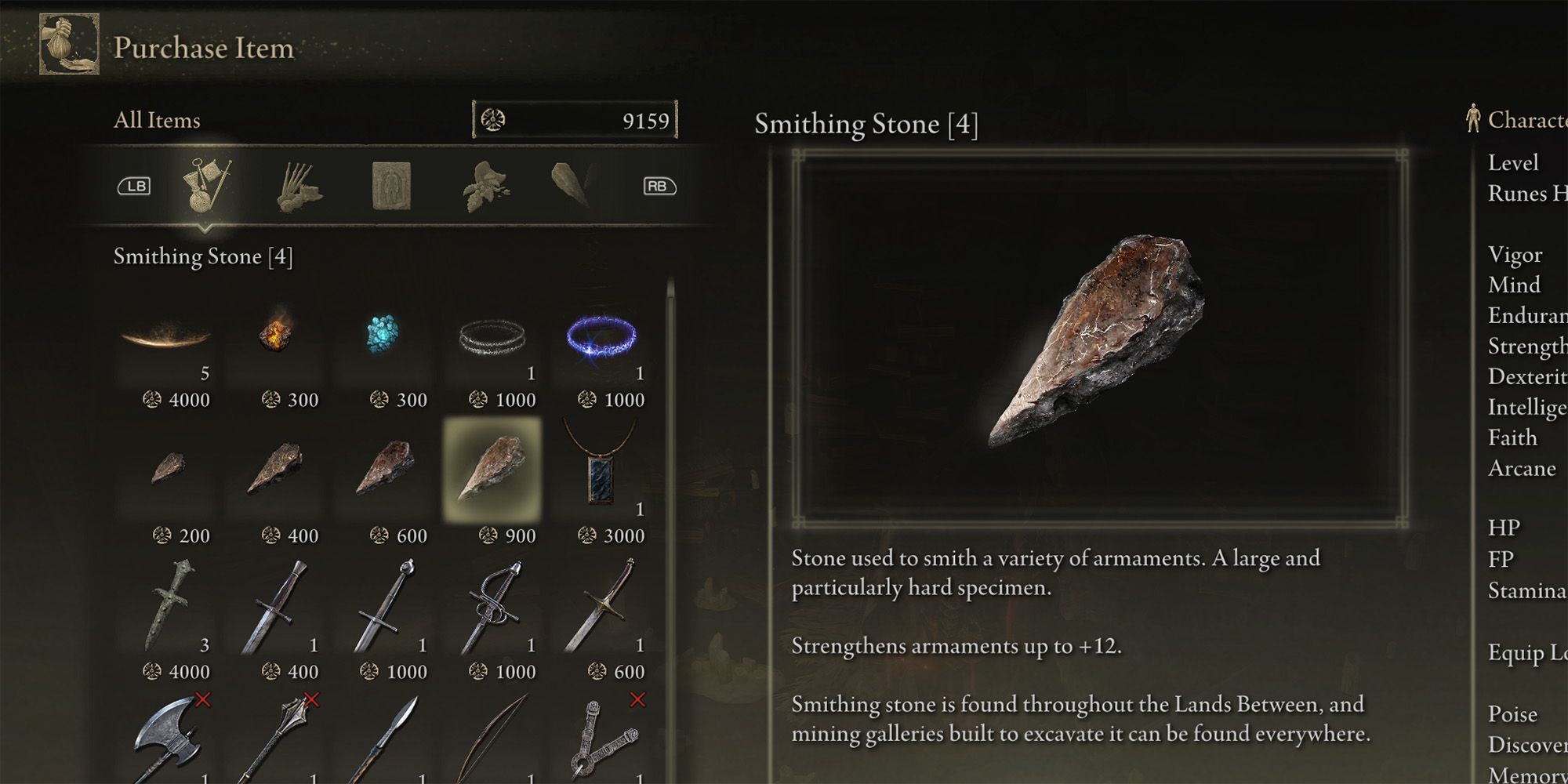Image resolution: width=1568 pixels, height=784 pixels.
Task: Choose the stone shard category tab
Action: point(572,185)
